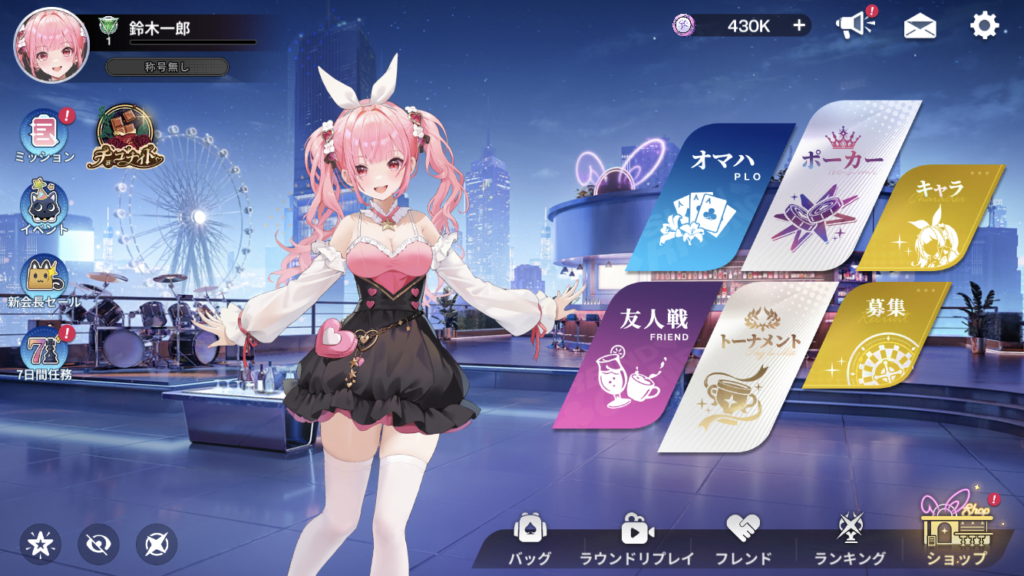
Task: Open the バッグ bag
Action: (x=529, y=540)
